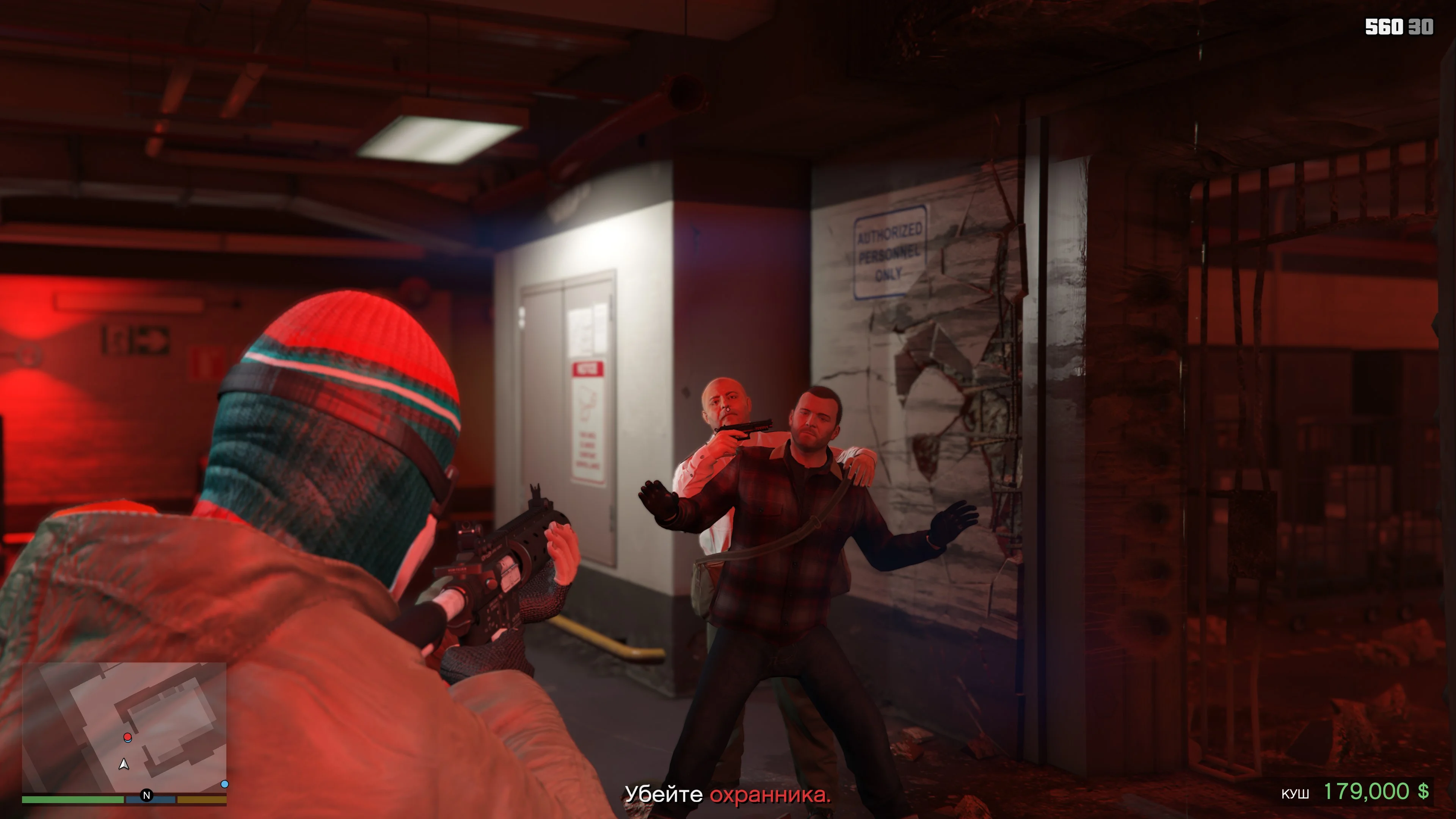The height and width of the screenshot is (819, 1456).
Task: Select the red enemy blip on minimap
Action: (128, 737)
